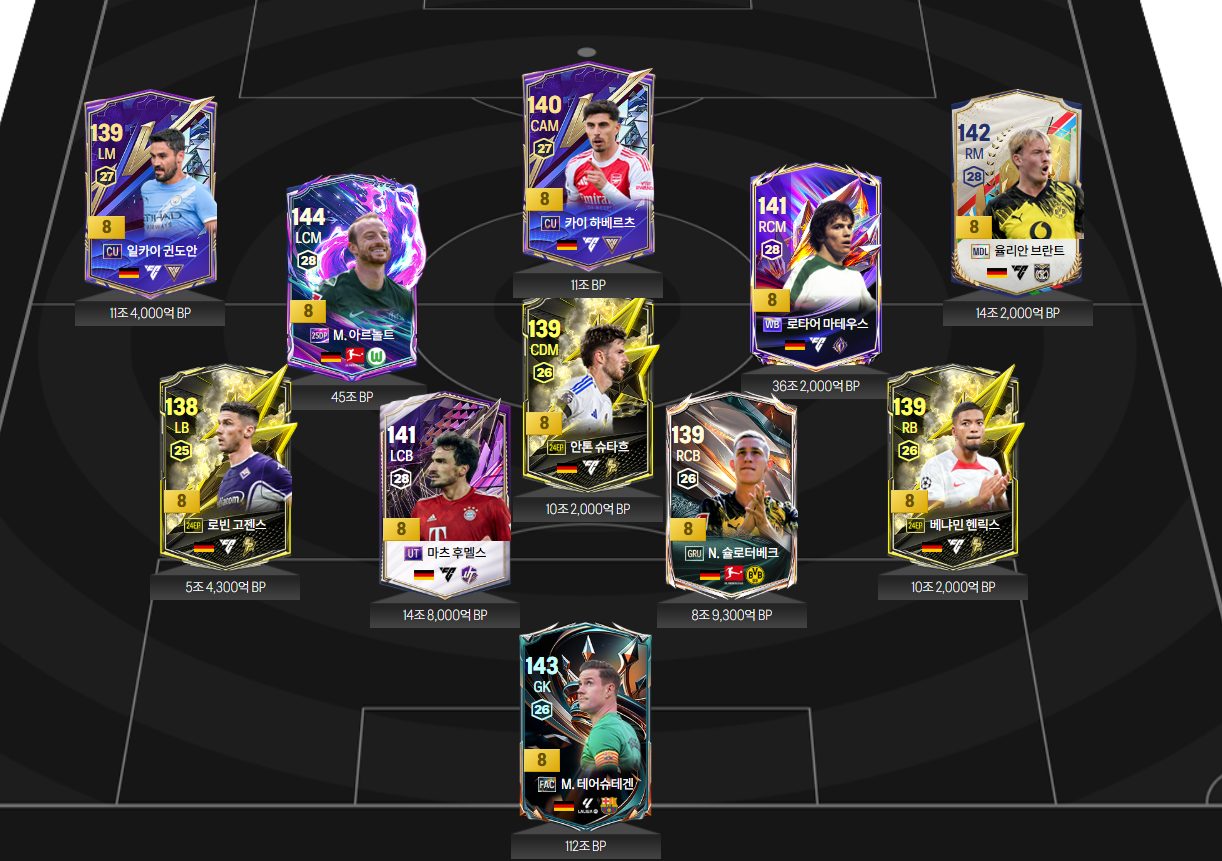Viewport: 1222px width, 861px height.
Task: Open the Lothar Matthäus RCM card
Action: (815, 265)
